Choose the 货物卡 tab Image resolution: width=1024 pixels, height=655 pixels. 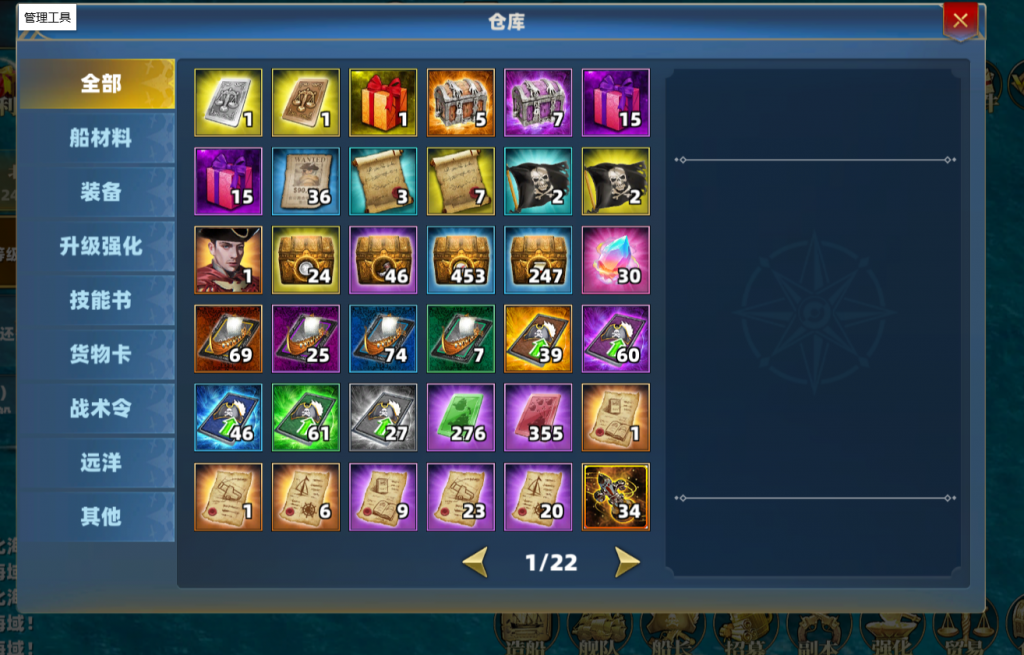(99, 354)
